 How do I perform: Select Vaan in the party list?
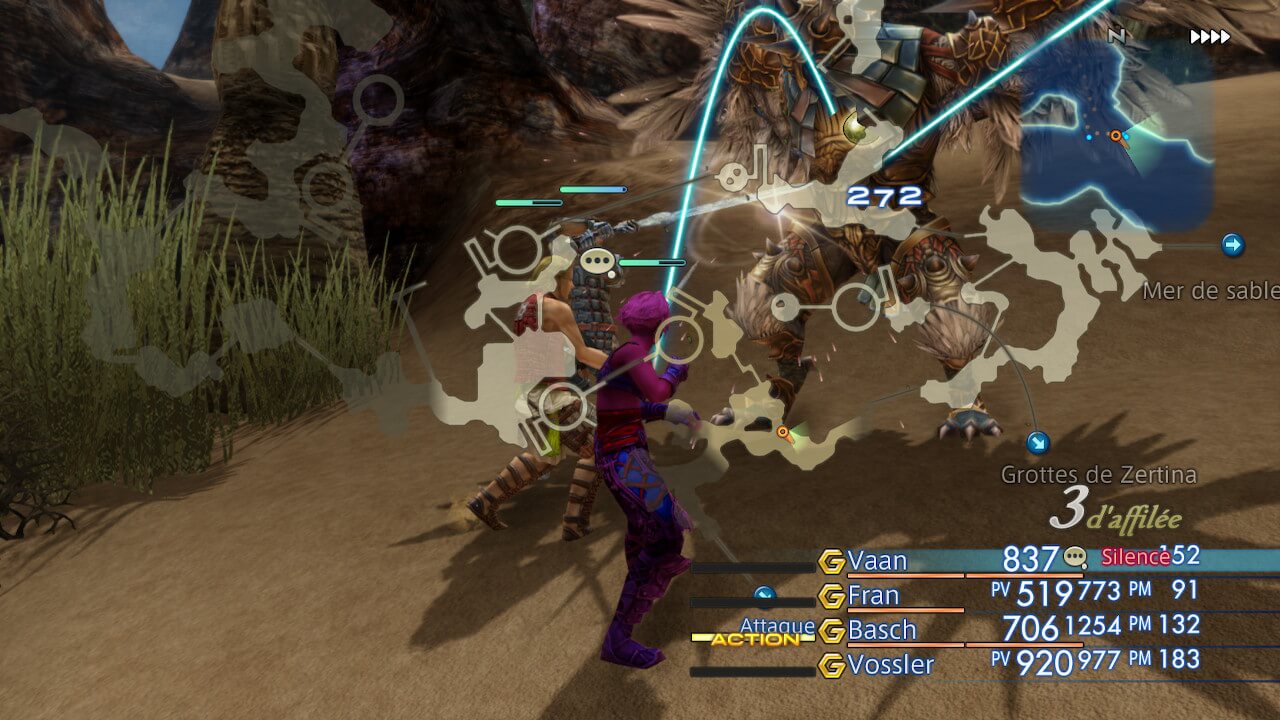pos(877,561)
